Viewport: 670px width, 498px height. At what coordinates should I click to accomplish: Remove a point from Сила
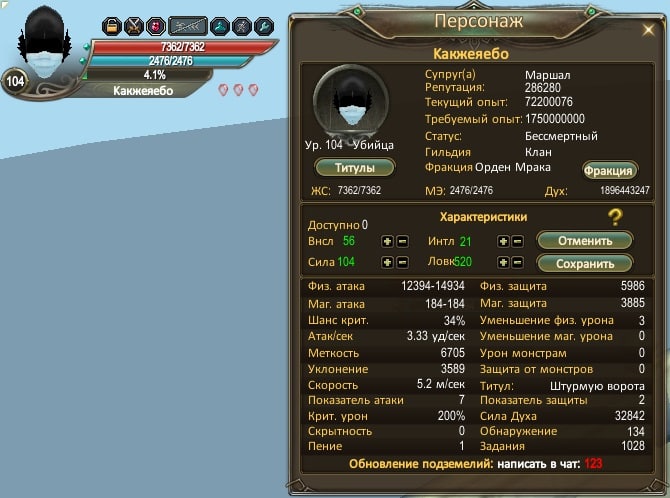click(401, 262)
